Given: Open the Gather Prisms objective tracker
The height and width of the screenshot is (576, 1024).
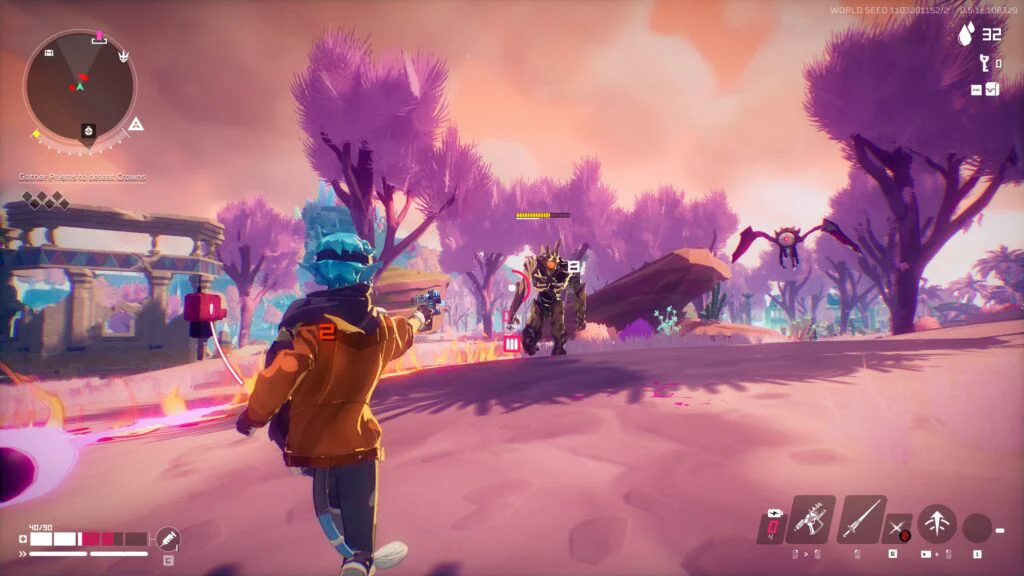Looking at the screenshot, I should coord(82,177).
